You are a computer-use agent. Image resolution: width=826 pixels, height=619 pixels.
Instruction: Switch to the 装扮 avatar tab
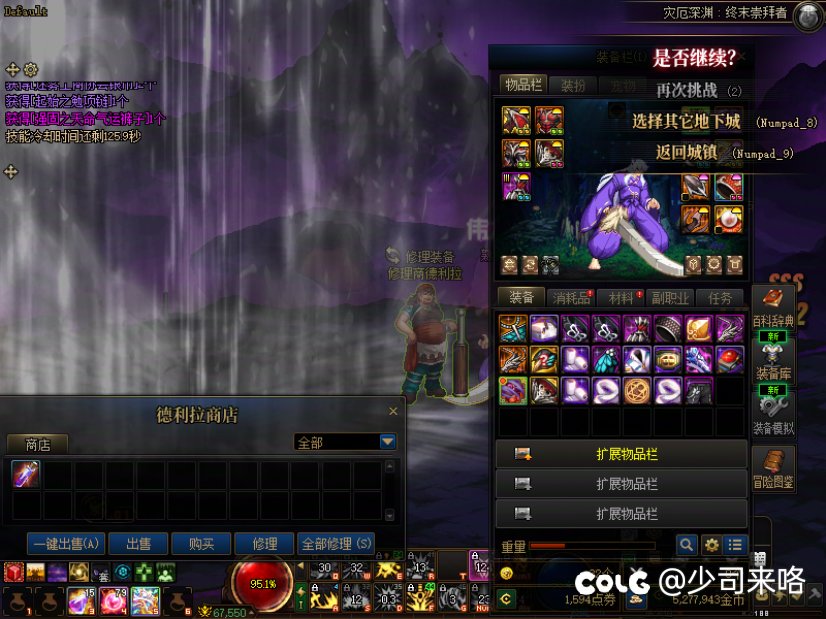coord(573,86)
